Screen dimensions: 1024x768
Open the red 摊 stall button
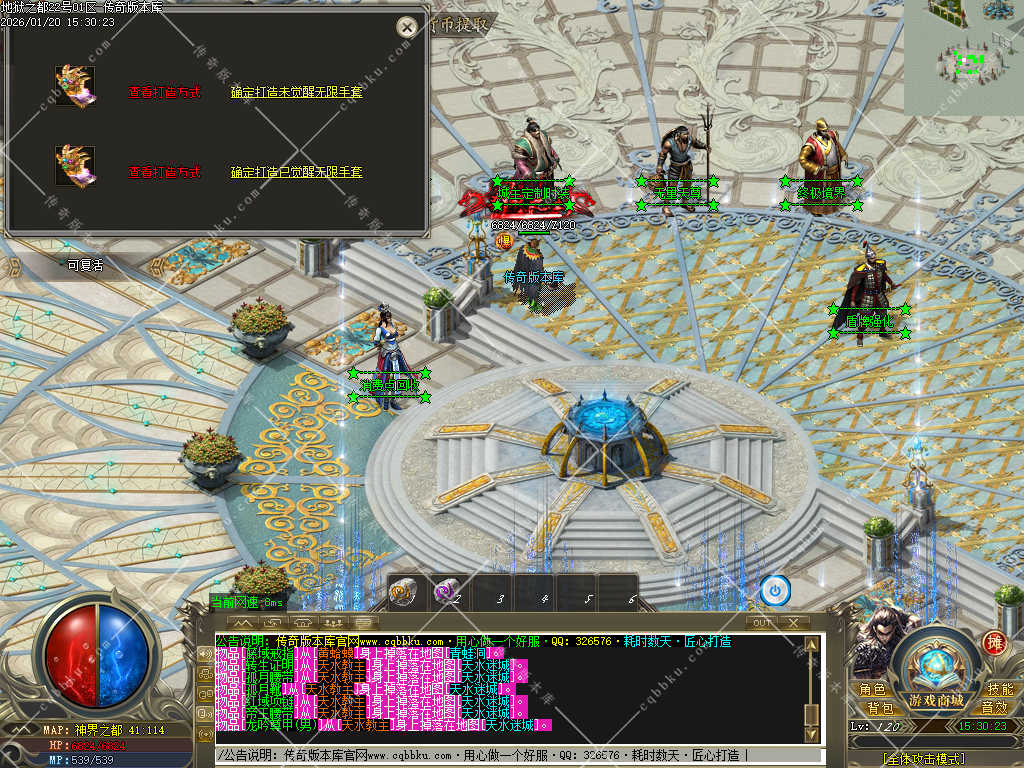(994, 643)
